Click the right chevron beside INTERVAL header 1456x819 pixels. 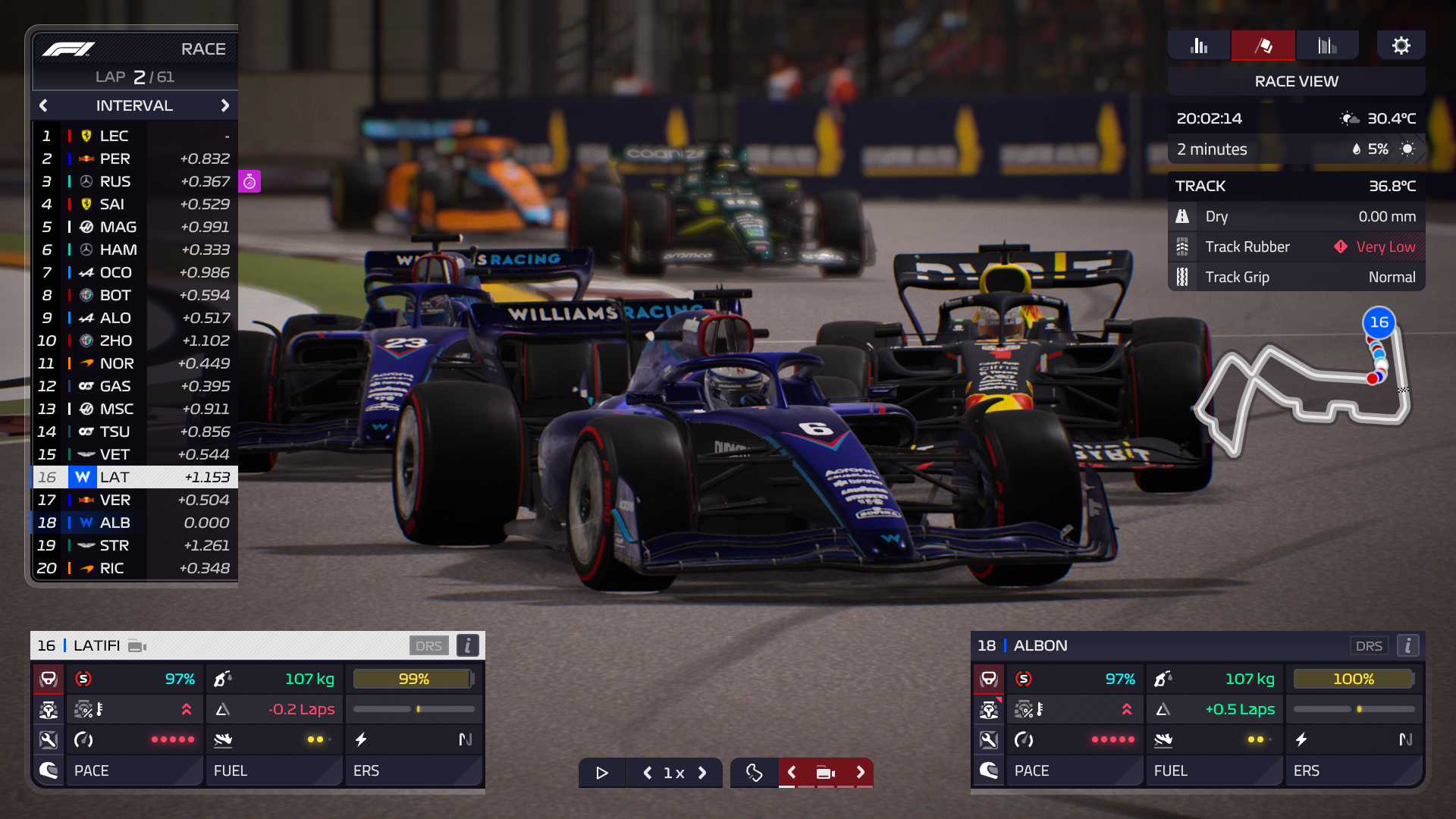(x=225, y=105)
